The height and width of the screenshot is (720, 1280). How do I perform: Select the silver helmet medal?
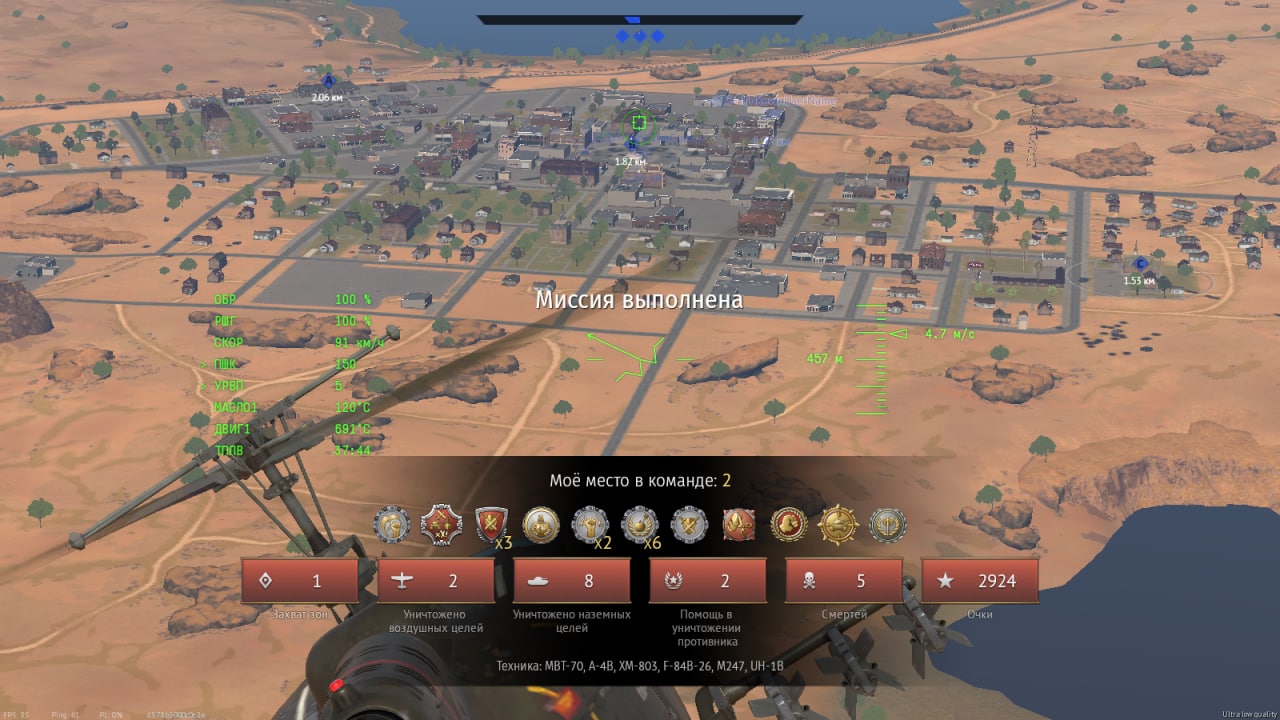coord(392,524)
